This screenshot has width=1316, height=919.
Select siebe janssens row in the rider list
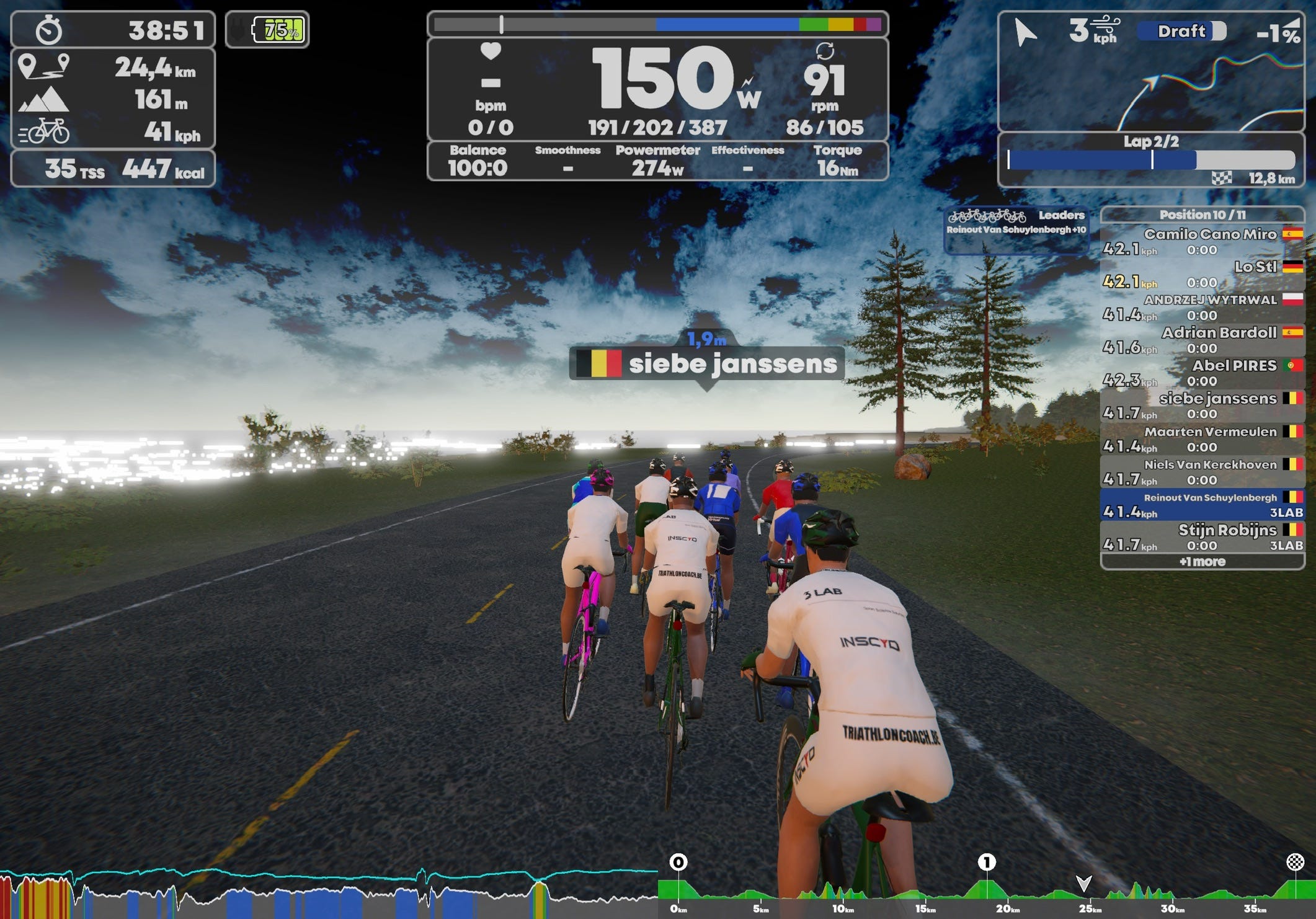[x=1202, y=406]
